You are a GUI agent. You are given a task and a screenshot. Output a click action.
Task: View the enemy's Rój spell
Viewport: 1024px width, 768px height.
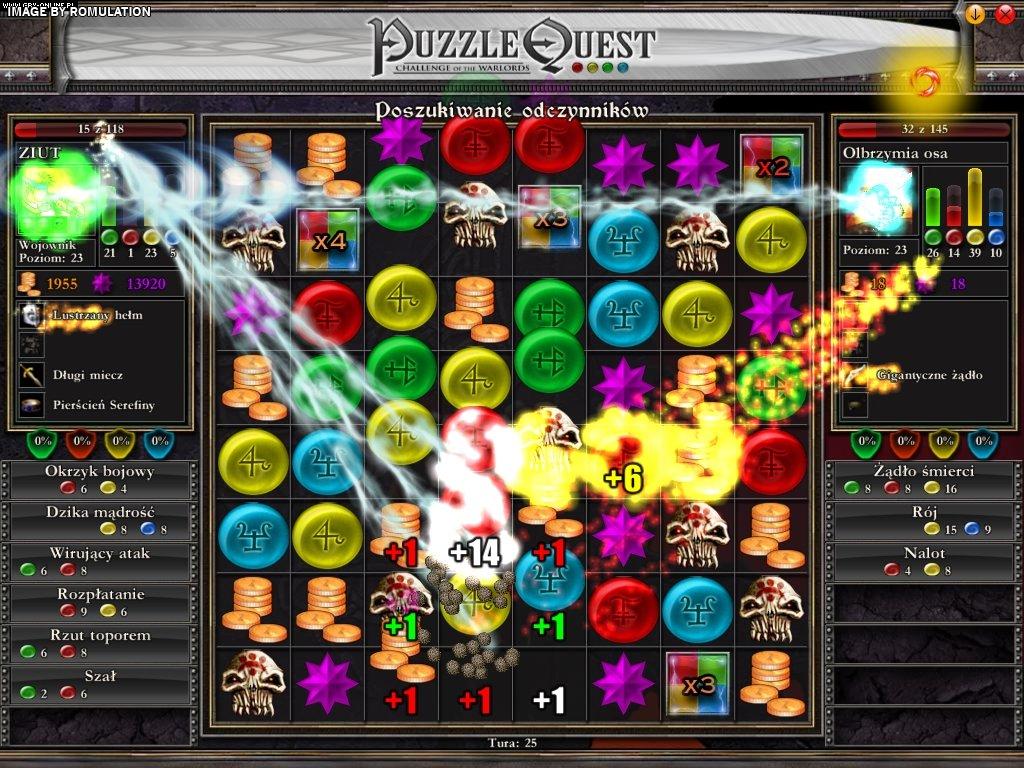922,520
